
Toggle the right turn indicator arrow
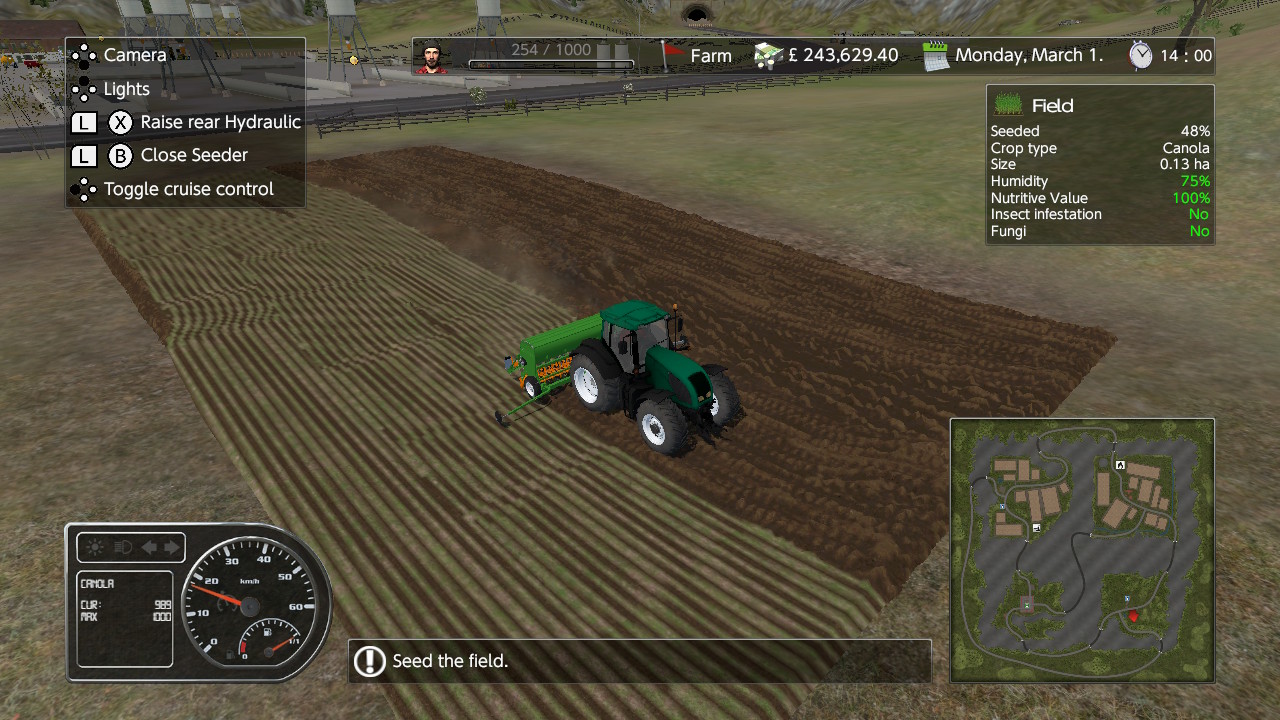point(171,547)
